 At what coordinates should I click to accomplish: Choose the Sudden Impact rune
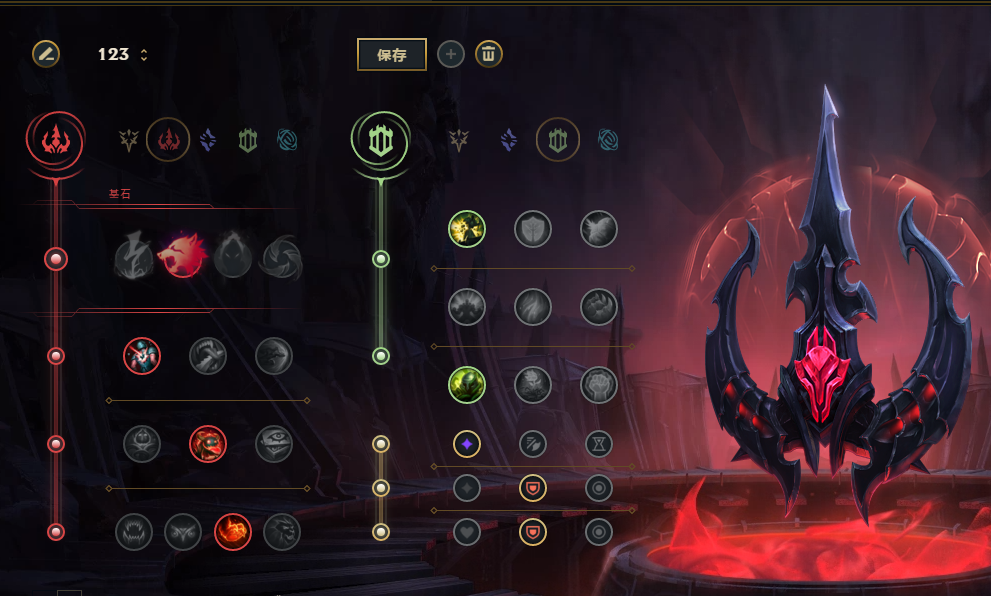pos(274,355)
